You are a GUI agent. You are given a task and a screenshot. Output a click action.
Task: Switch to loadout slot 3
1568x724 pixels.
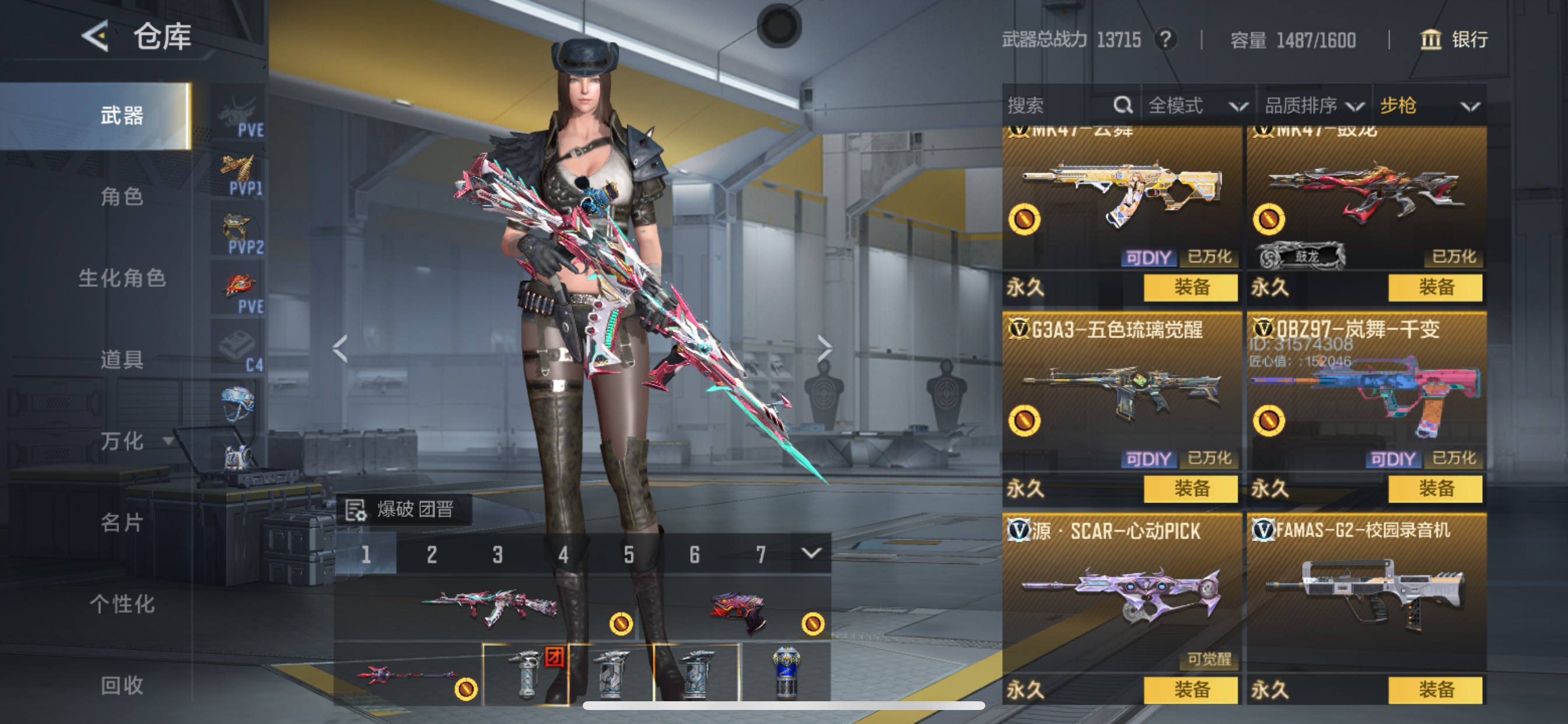click(x=498, y=554)
